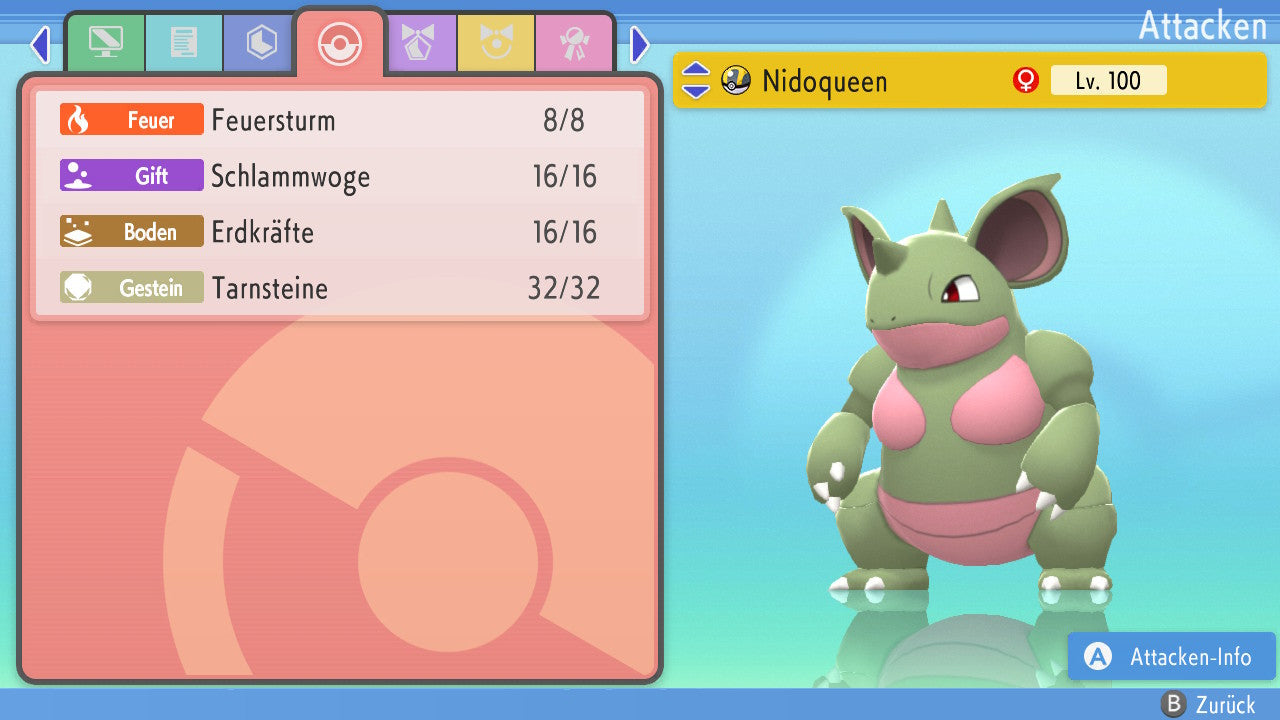Highlight the Erdkräfte ground move

click(340, 232)
